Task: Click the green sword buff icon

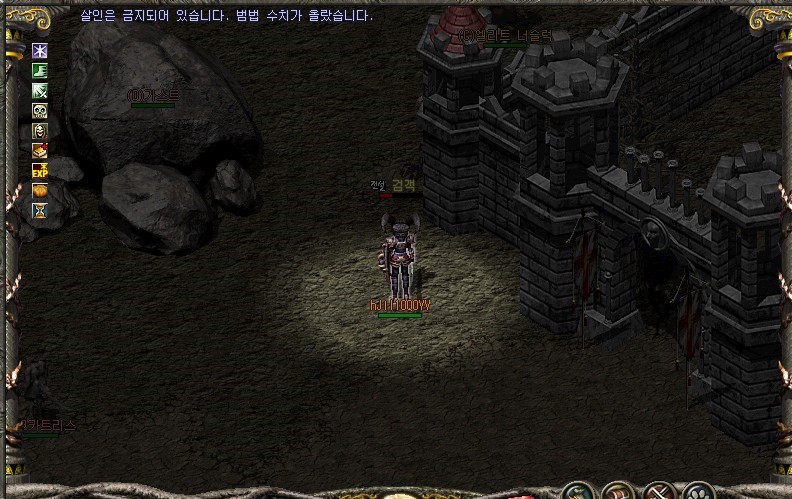Action: pyautogui.click(x=40, y=90)
